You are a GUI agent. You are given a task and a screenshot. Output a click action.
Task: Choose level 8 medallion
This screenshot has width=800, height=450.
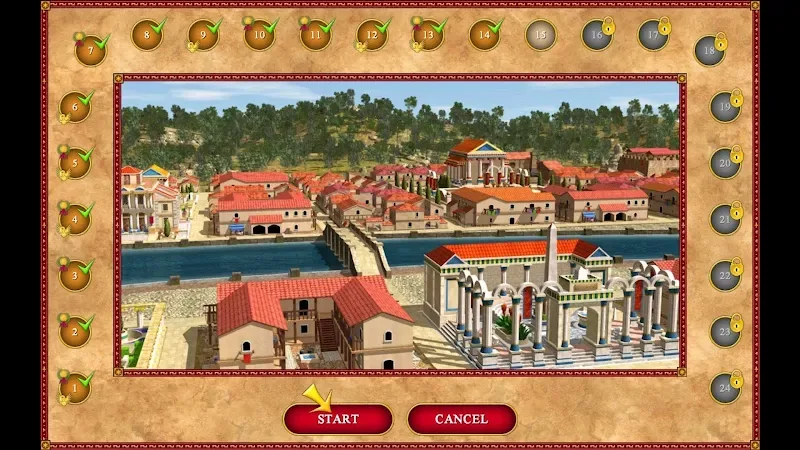point(147,36)
